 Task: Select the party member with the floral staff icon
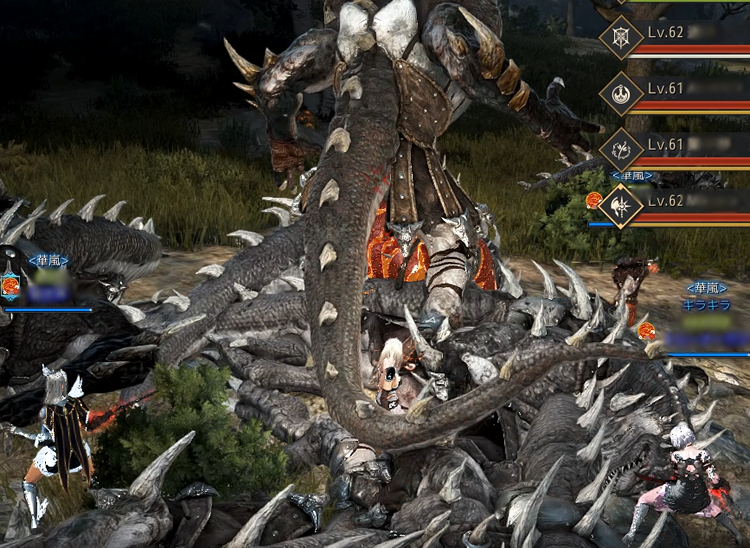click(x=620, y=150)
